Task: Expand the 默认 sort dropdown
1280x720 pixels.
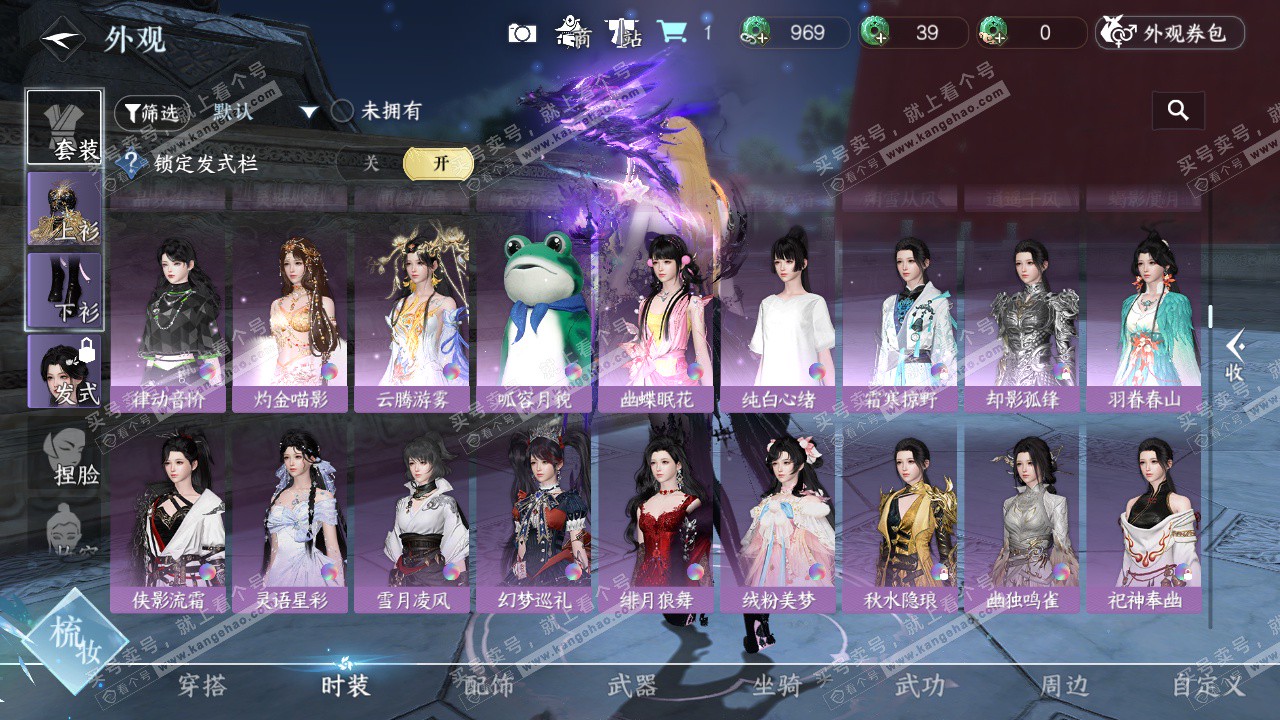Action: coord(309,112)
